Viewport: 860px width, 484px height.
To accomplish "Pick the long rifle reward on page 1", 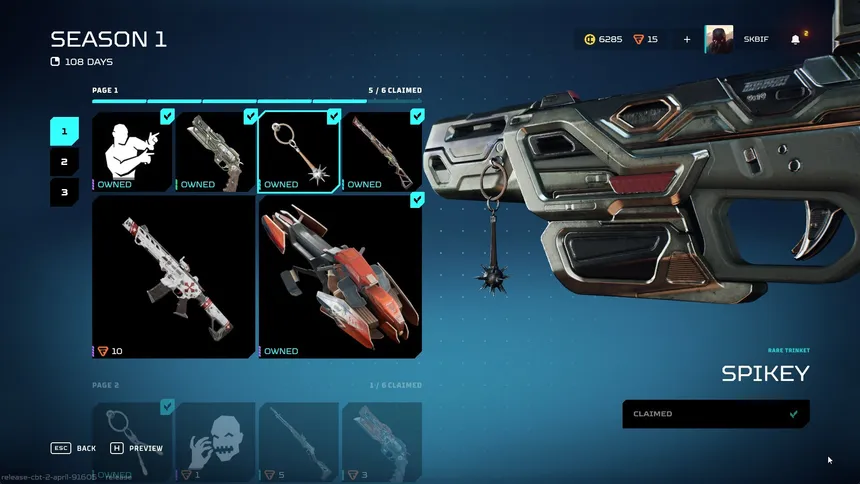I will (x=382, y=151).
